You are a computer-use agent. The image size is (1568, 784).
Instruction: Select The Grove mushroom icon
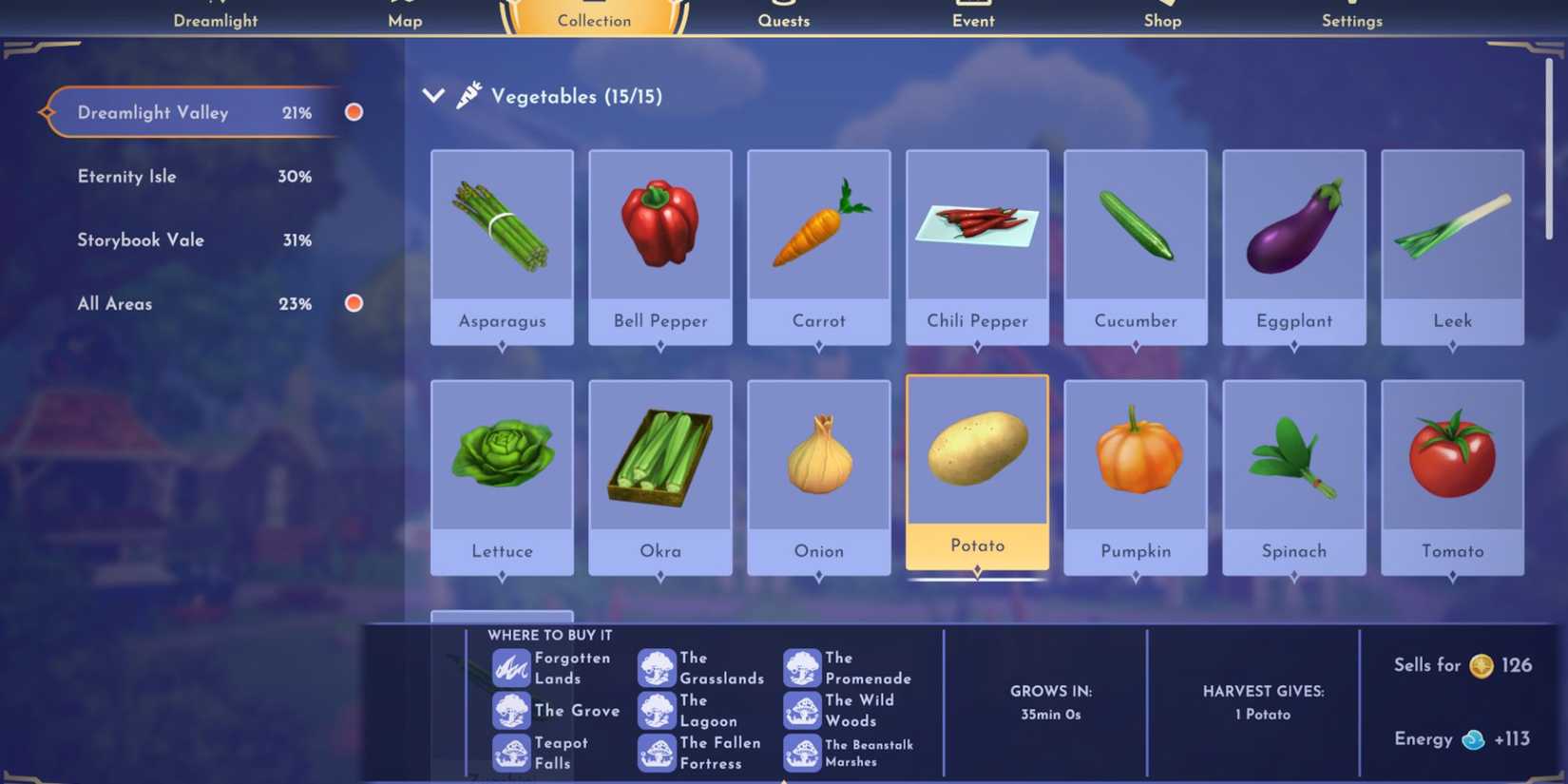click(512, 711)
